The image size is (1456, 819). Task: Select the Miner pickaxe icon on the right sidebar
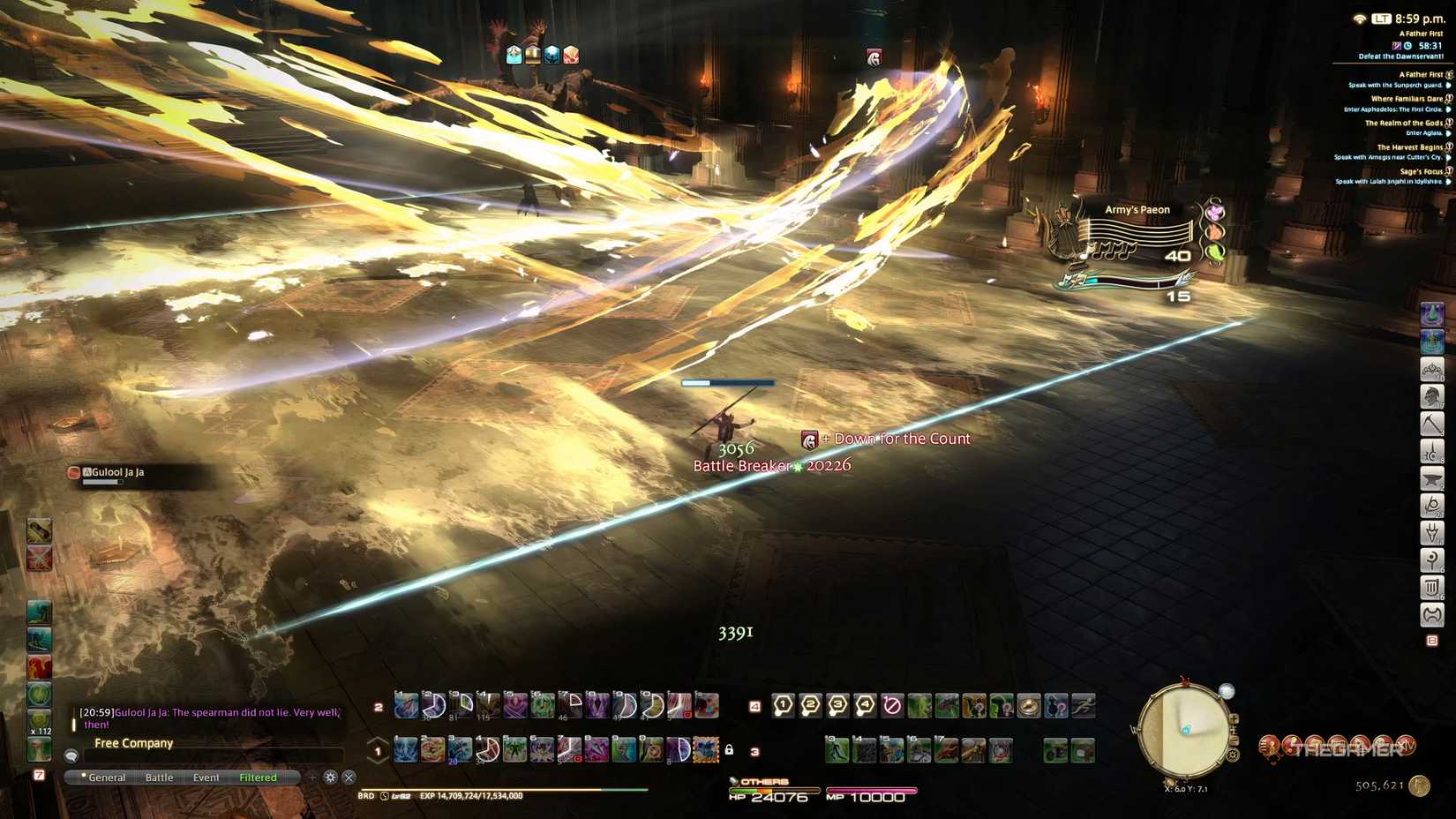[x=1432, y=424]
